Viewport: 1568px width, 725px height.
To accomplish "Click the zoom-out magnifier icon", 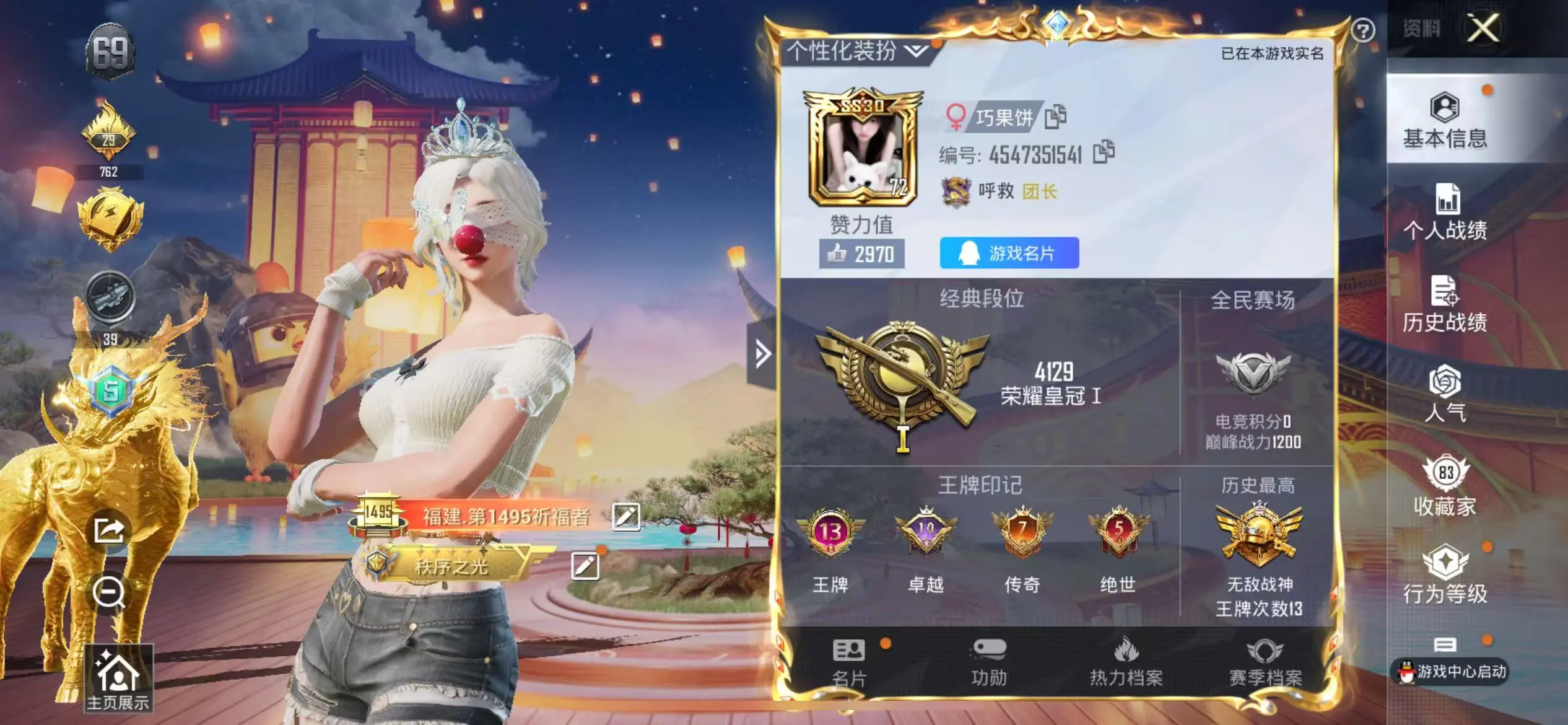I will 109,592.
